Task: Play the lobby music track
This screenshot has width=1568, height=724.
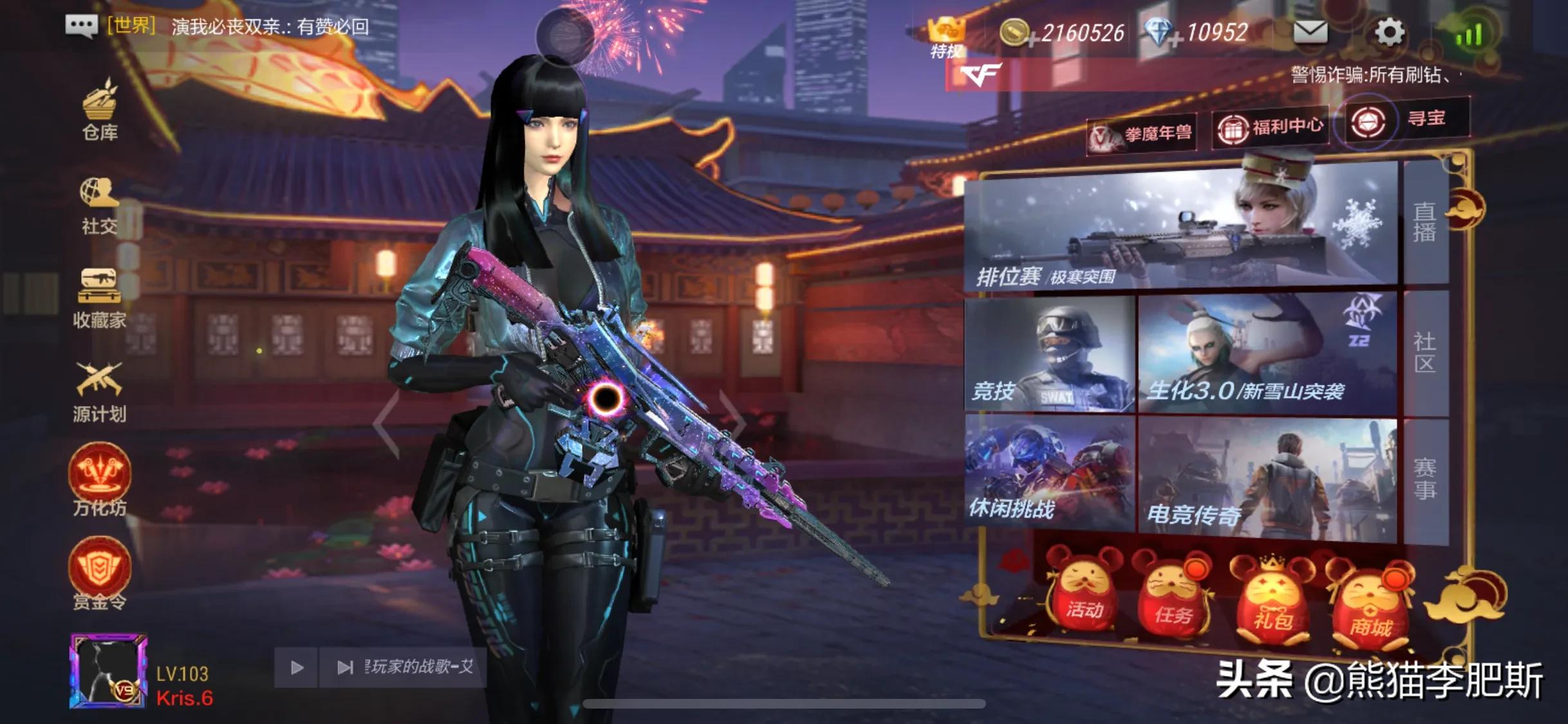Action: pyautogui.click(x=297, y=668)
